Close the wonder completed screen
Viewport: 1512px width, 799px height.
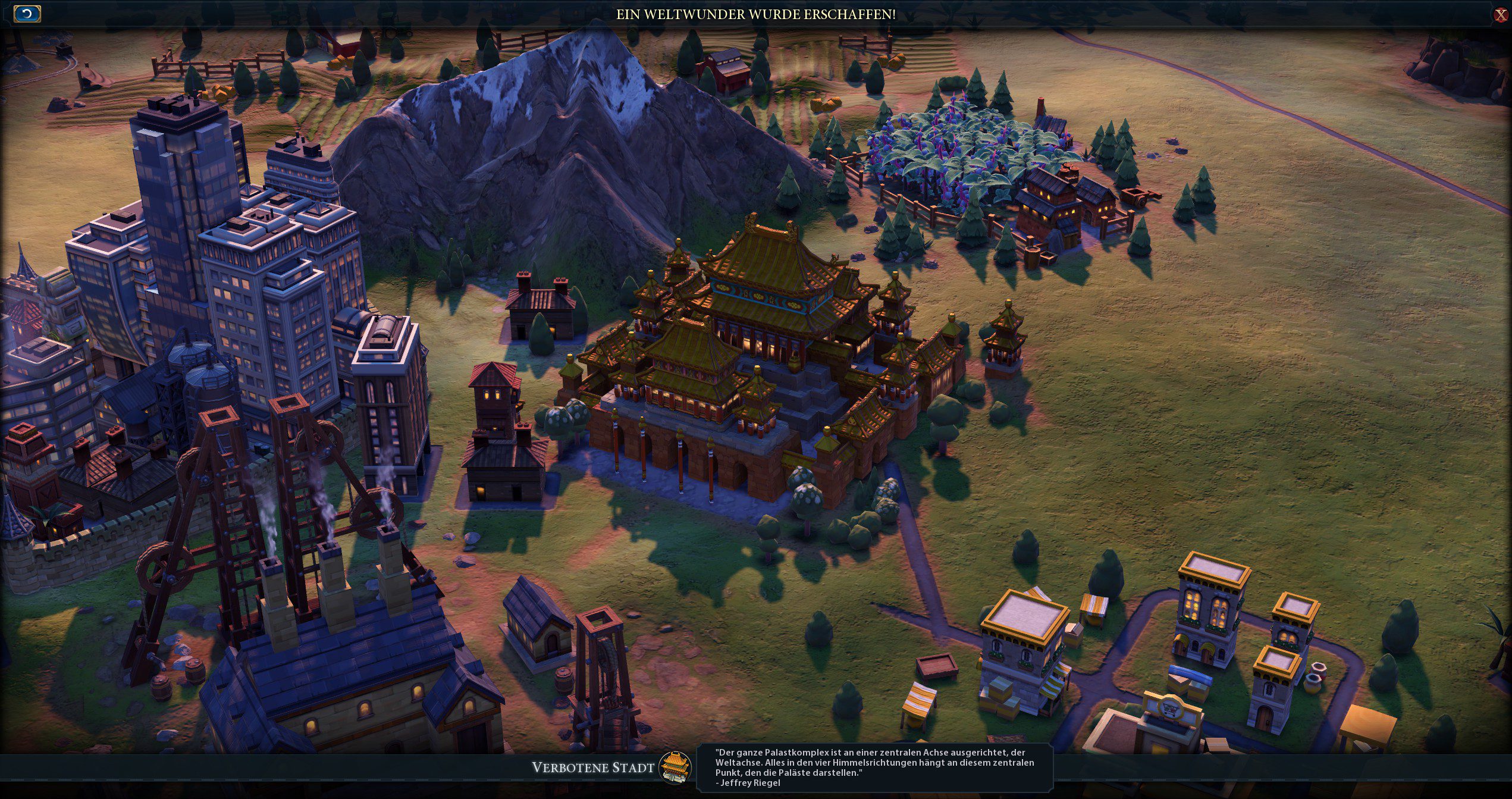1500,15
